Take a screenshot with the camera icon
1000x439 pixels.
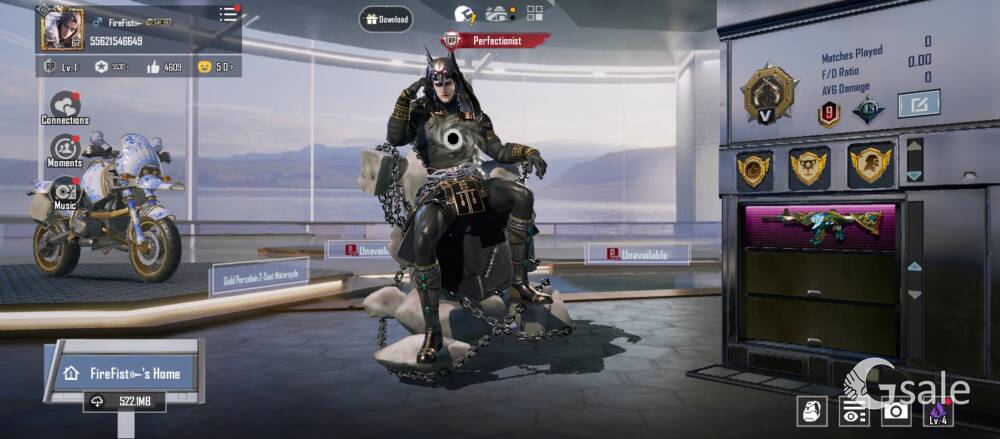point(896,411)
